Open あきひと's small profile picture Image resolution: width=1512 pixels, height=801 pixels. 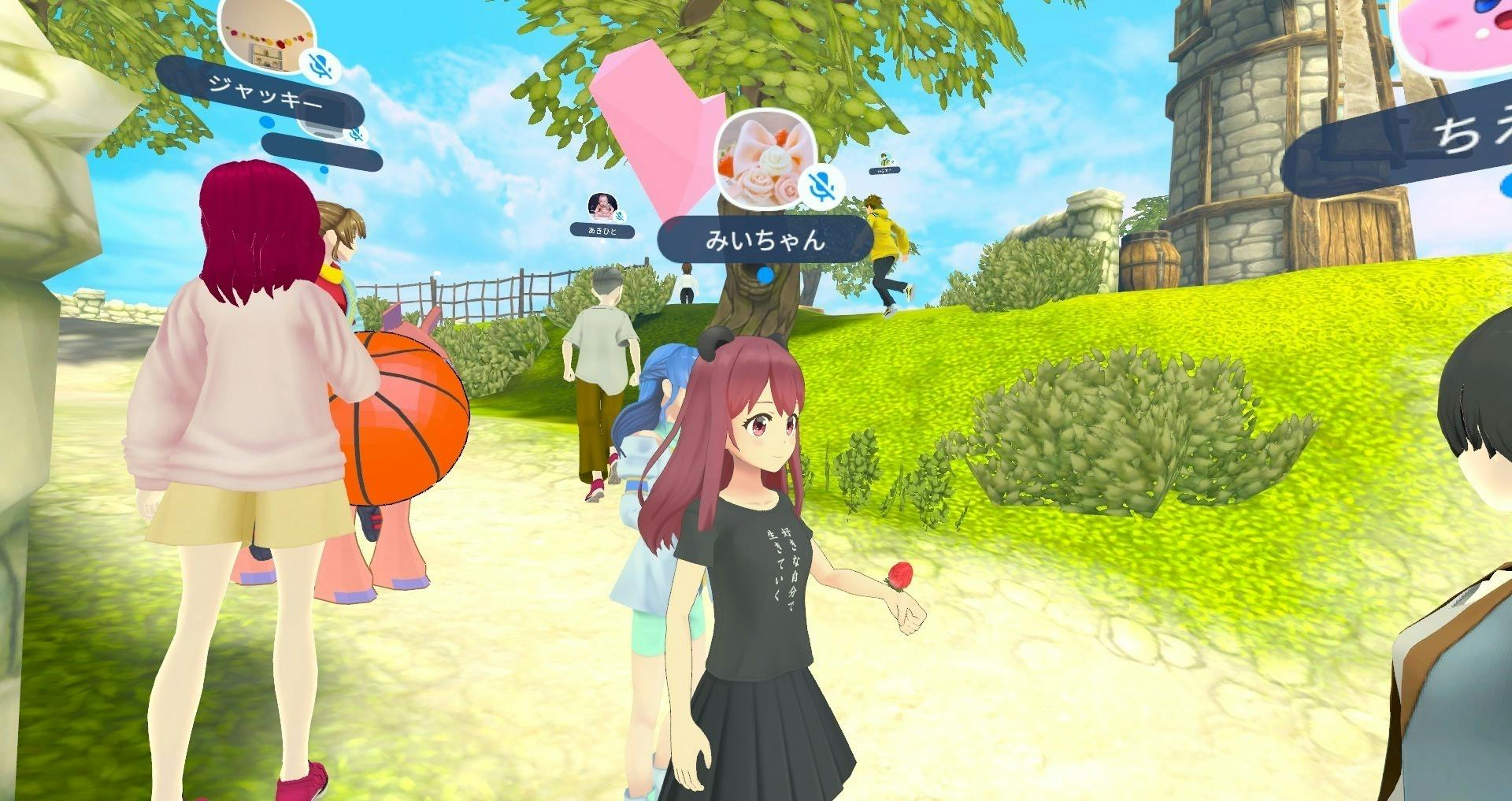[x=602, y=206]
